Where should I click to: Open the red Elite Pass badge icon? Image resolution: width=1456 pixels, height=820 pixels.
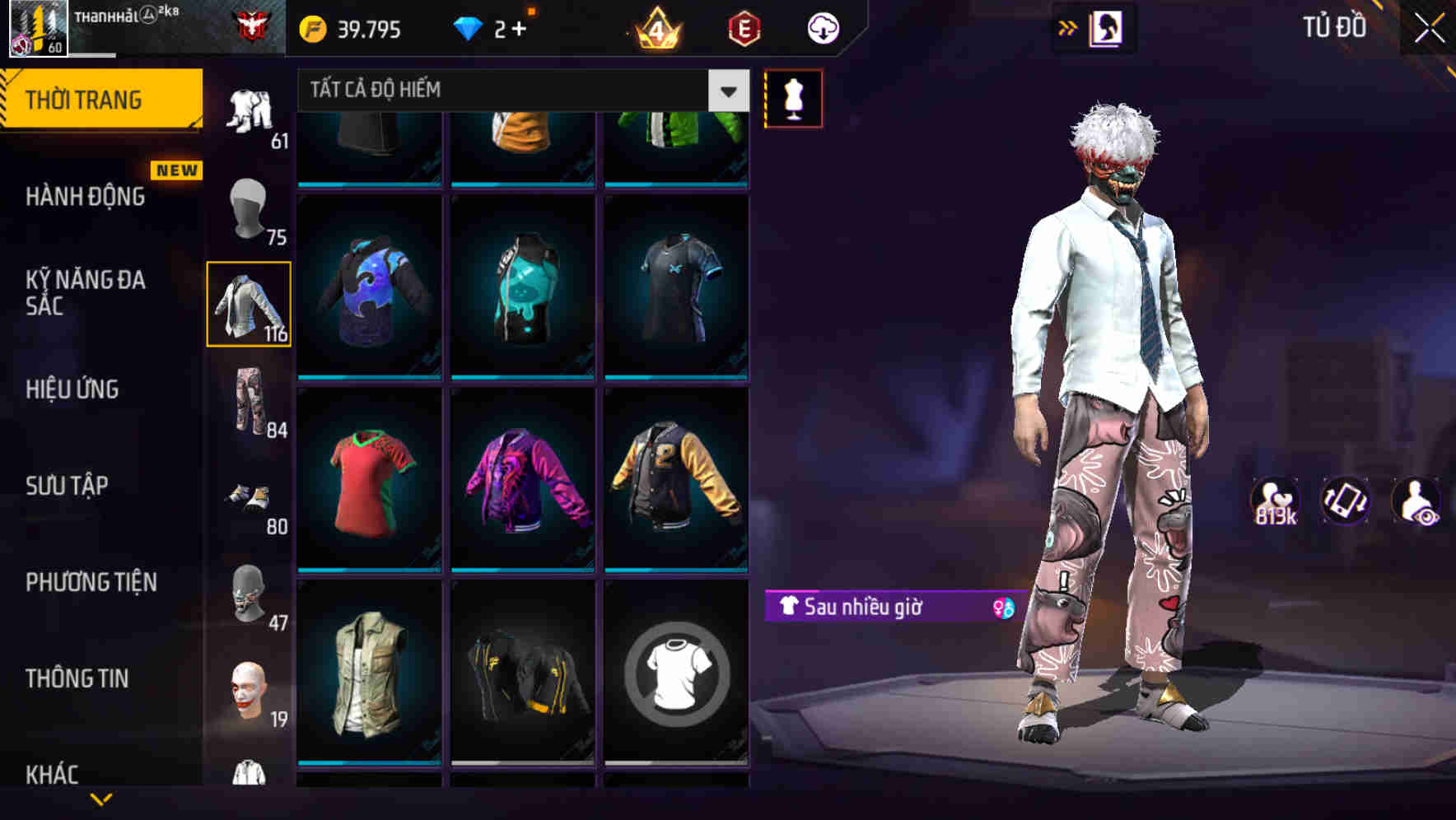tap(744, 27)
